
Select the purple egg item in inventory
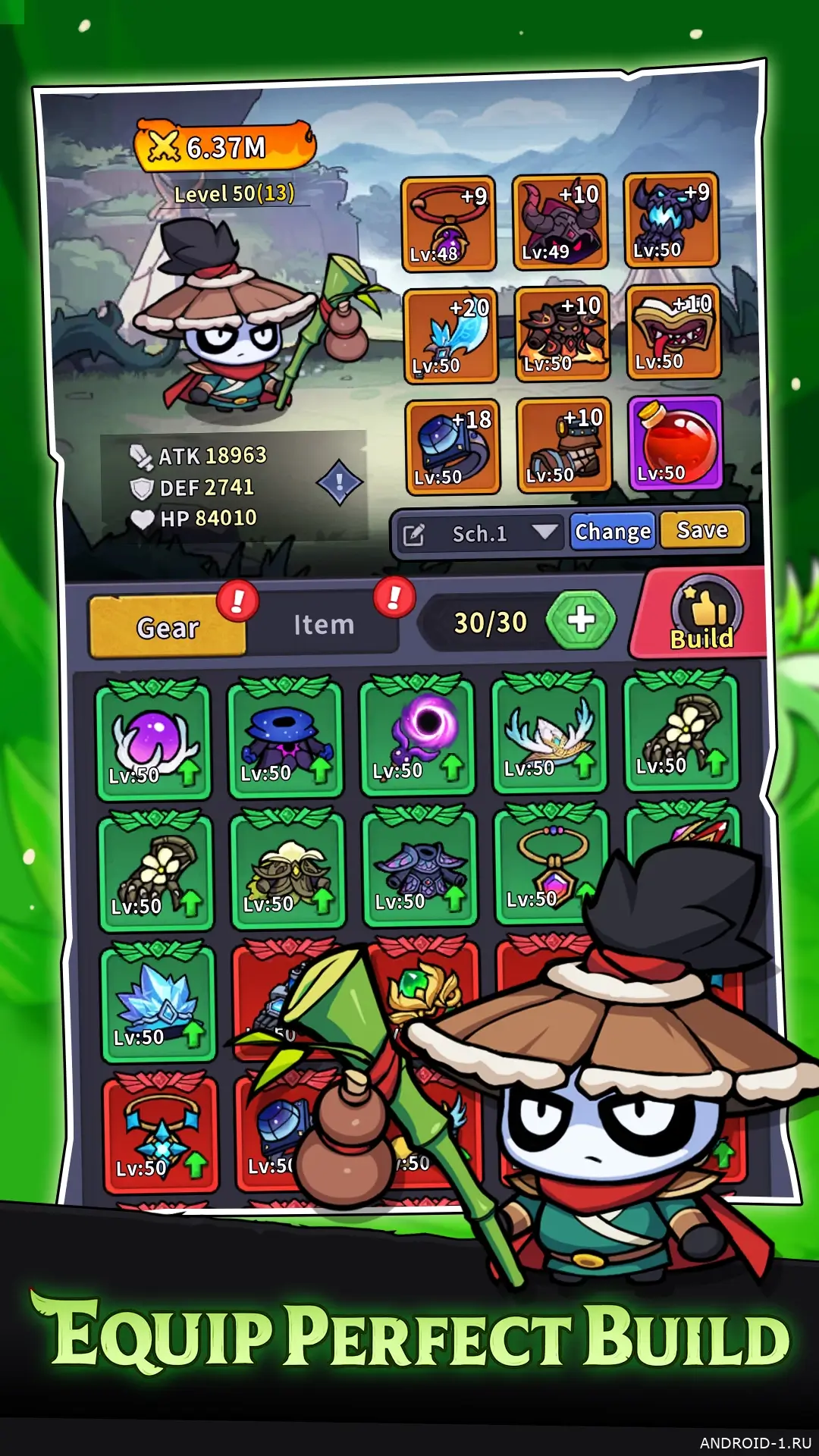[153, 739]
